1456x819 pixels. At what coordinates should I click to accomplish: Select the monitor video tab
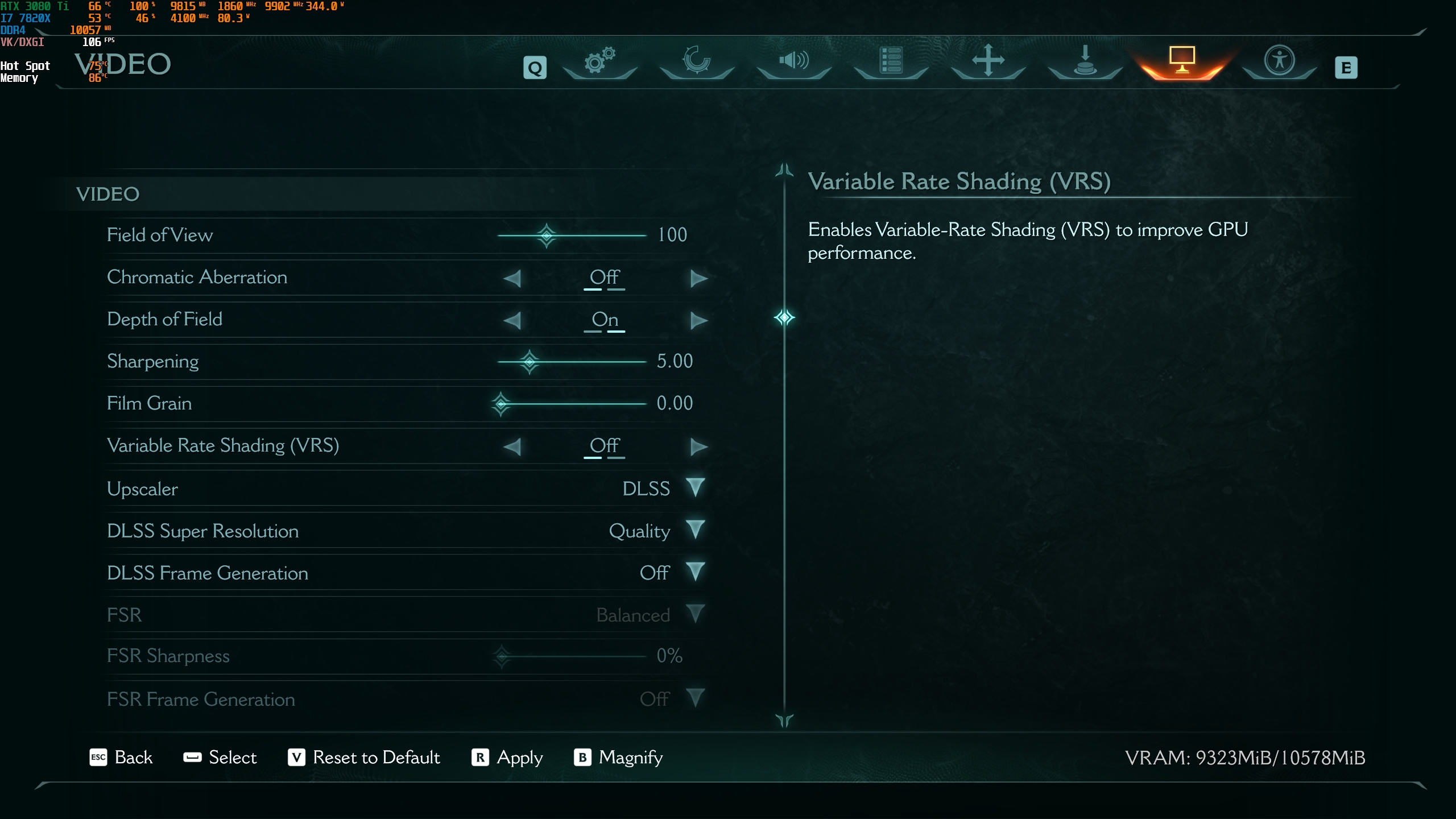(x=1182, y=60)
